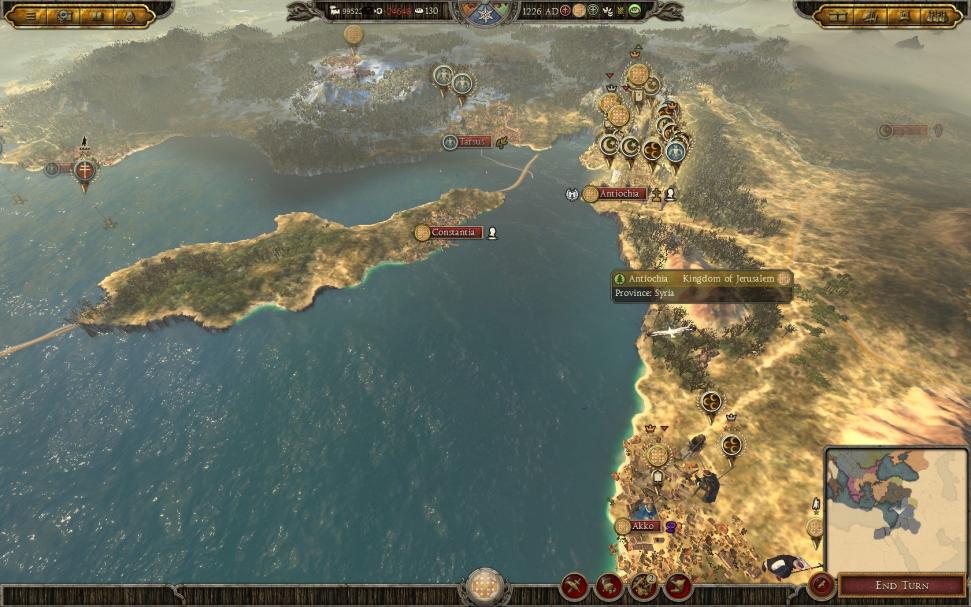Screen dimensions: 971x607
Task: Click the first icon in top-right gold panel
Action: point(838,16)
